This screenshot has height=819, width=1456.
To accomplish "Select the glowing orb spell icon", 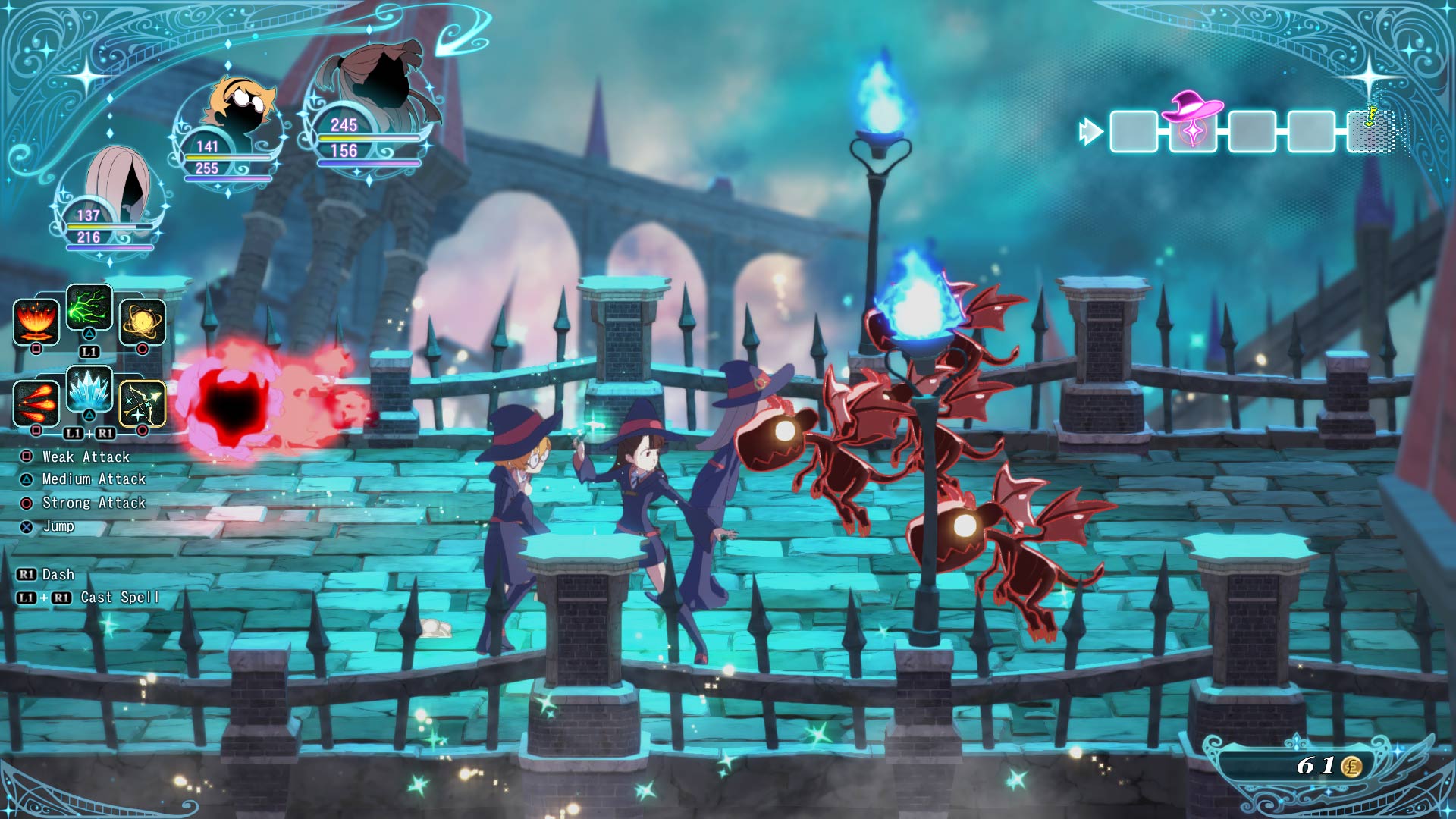I will [x=142, y=323].
